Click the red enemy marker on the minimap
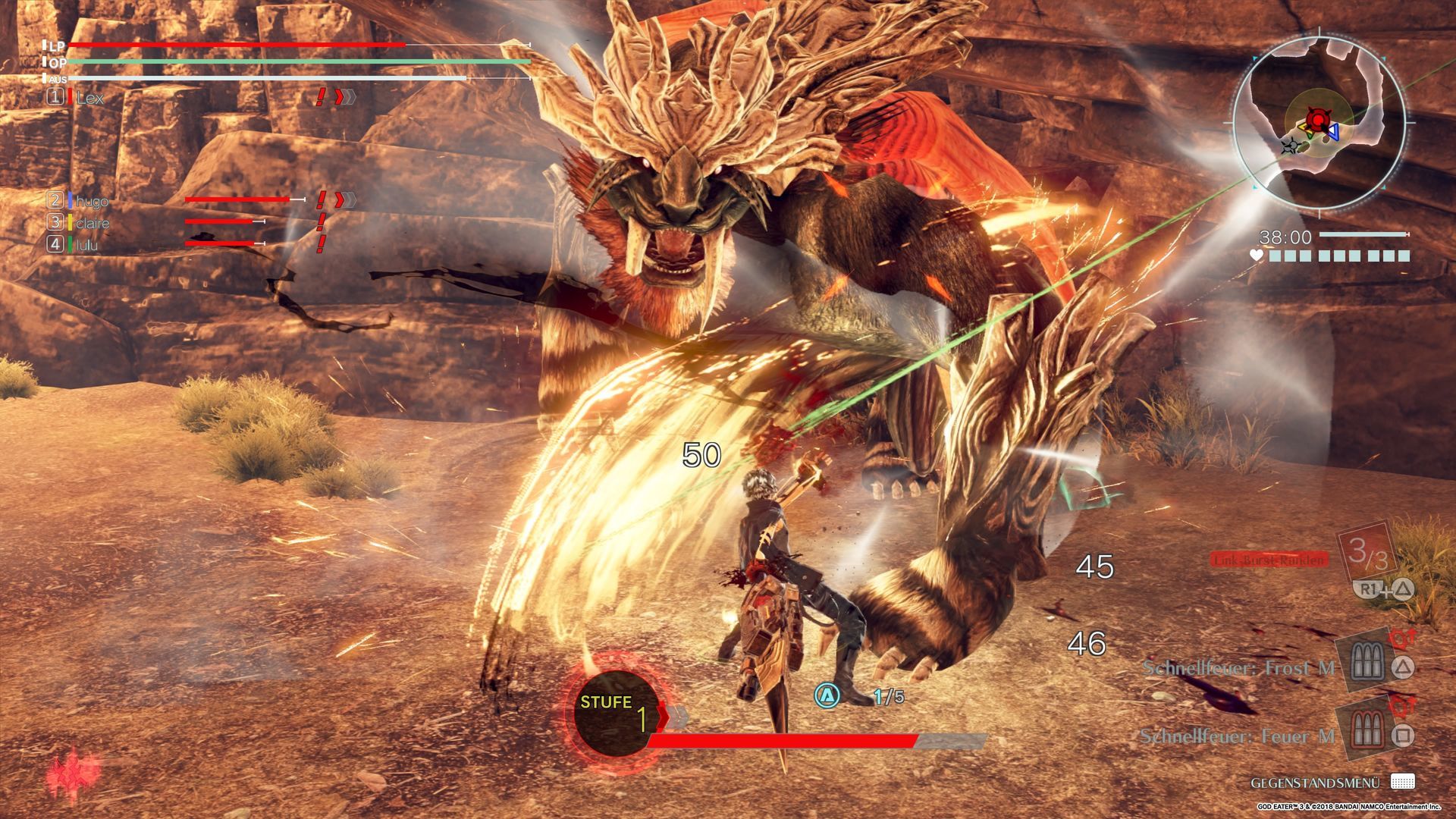 (x=1320, y=121)
